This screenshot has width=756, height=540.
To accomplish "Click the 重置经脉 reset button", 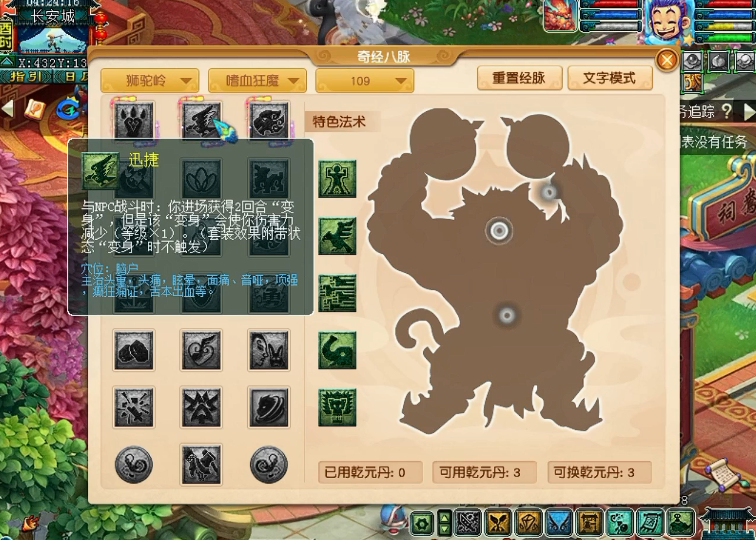I will pyautogui.click(x=518, y=78).
